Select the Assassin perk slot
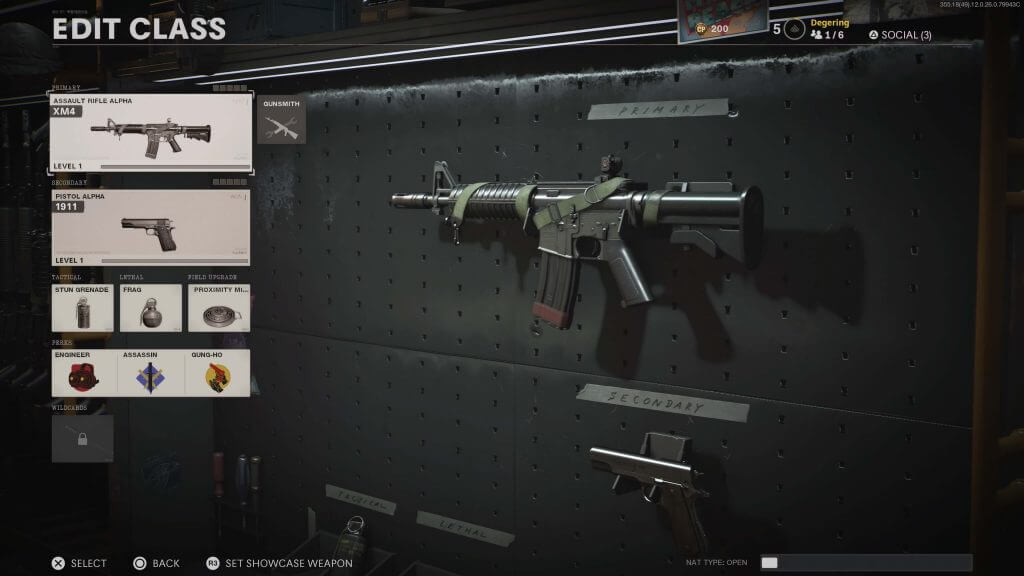This screenshot has height=576, width=1024. pos(150,373)
